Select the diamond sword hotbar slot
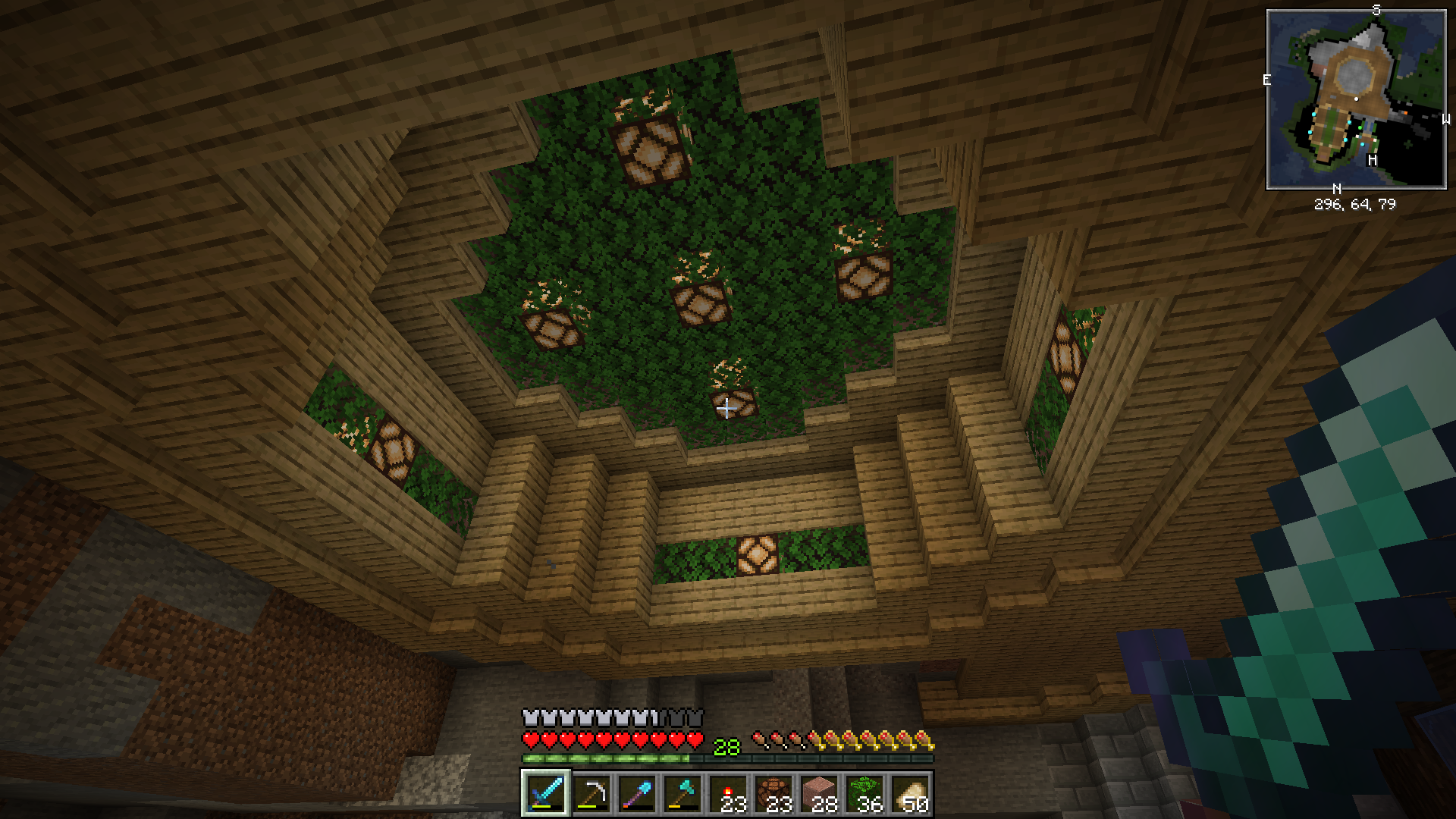The image size is (1456, 819). tap(545, 794)
